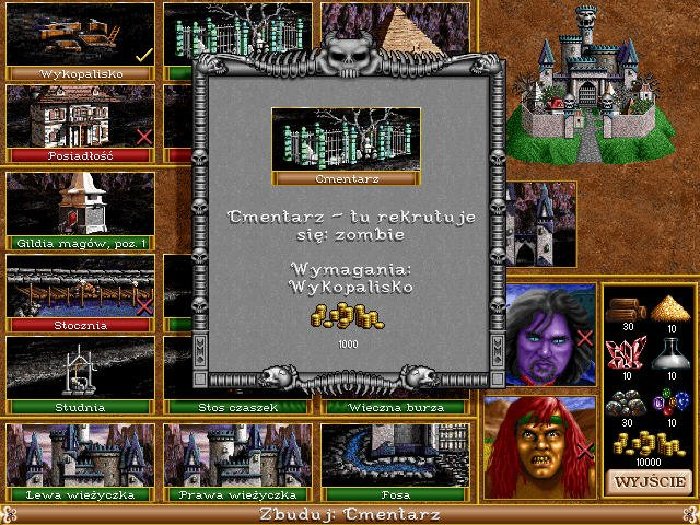700x525 pixels.
Task: Click the Cmentarz picture in the dialog
Action: [345, 139]
